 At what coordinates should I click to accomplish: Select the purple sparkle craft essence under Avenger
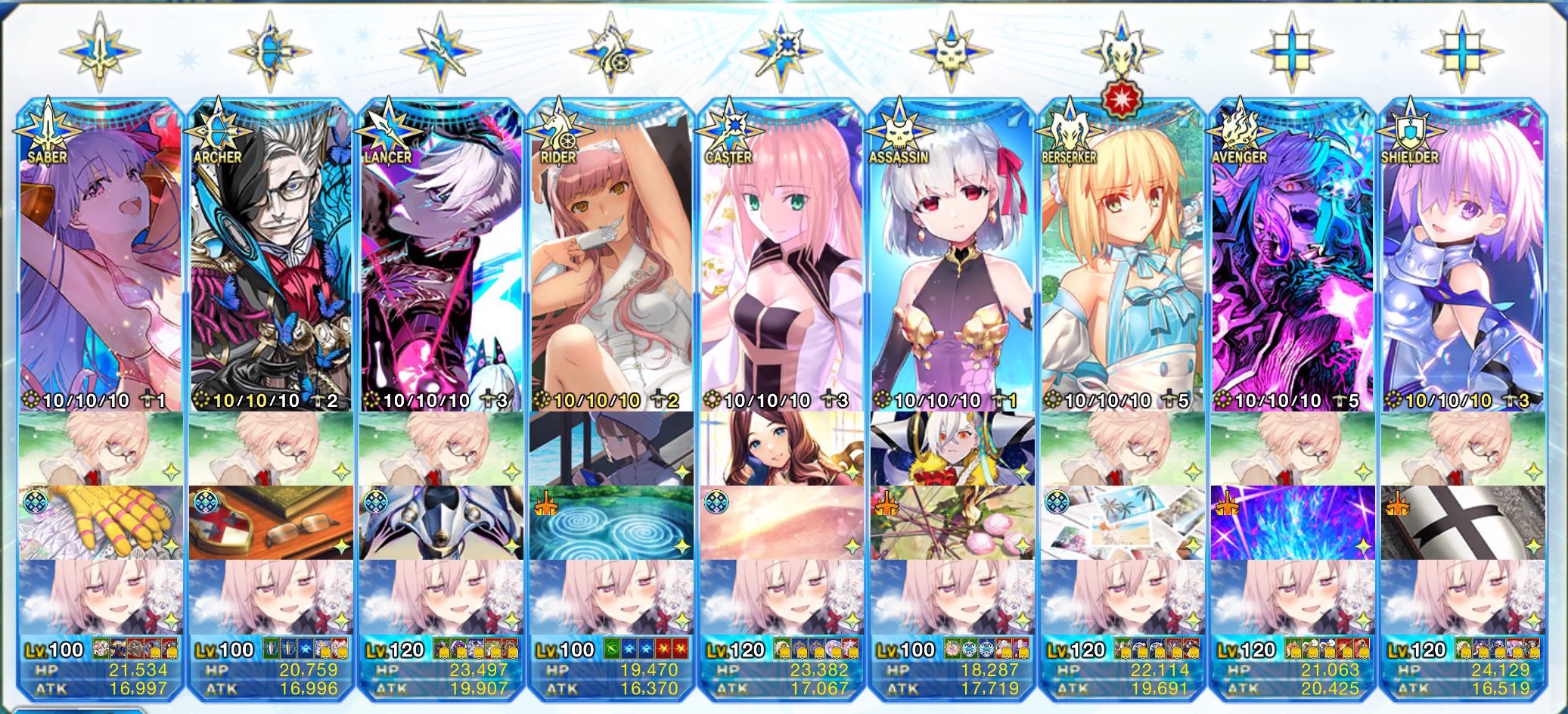pos(1292,523)
